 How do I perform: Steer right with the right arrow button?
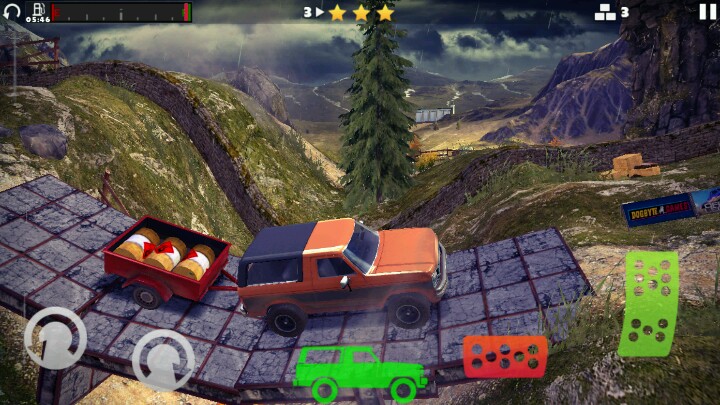tap(163, 359)
